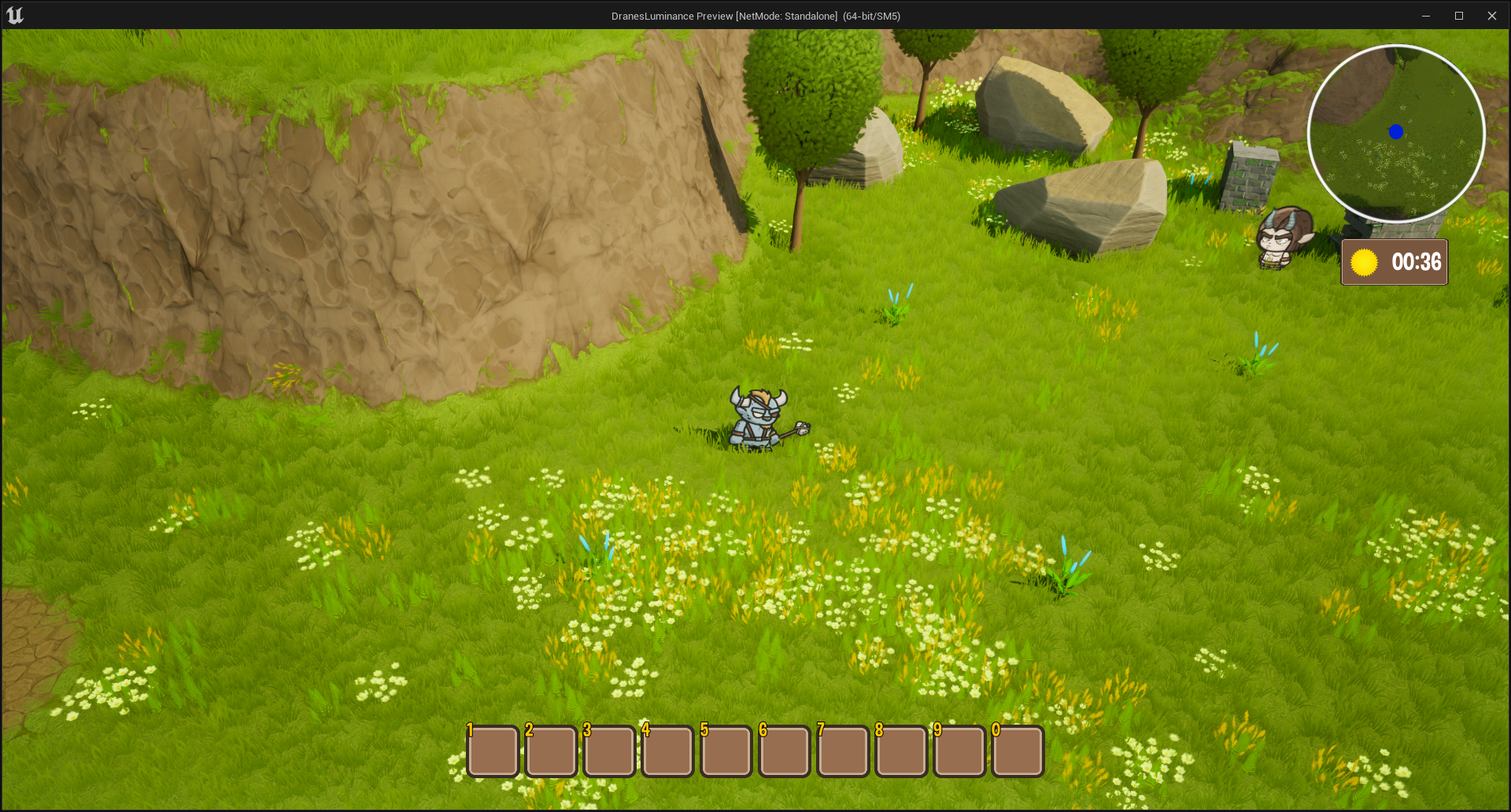Select the slot marked 5 in the hotbar
The height and width of the screenshot is (812, 1511).
coord(726,751)
